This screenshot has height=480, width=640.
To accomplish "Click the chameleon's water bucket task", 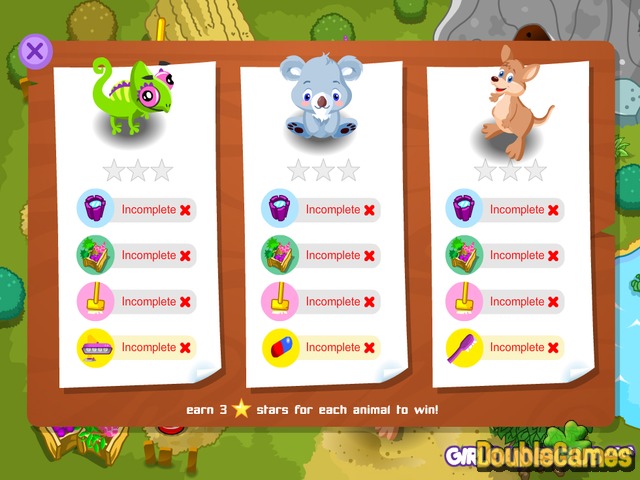I will pos(95,209).
